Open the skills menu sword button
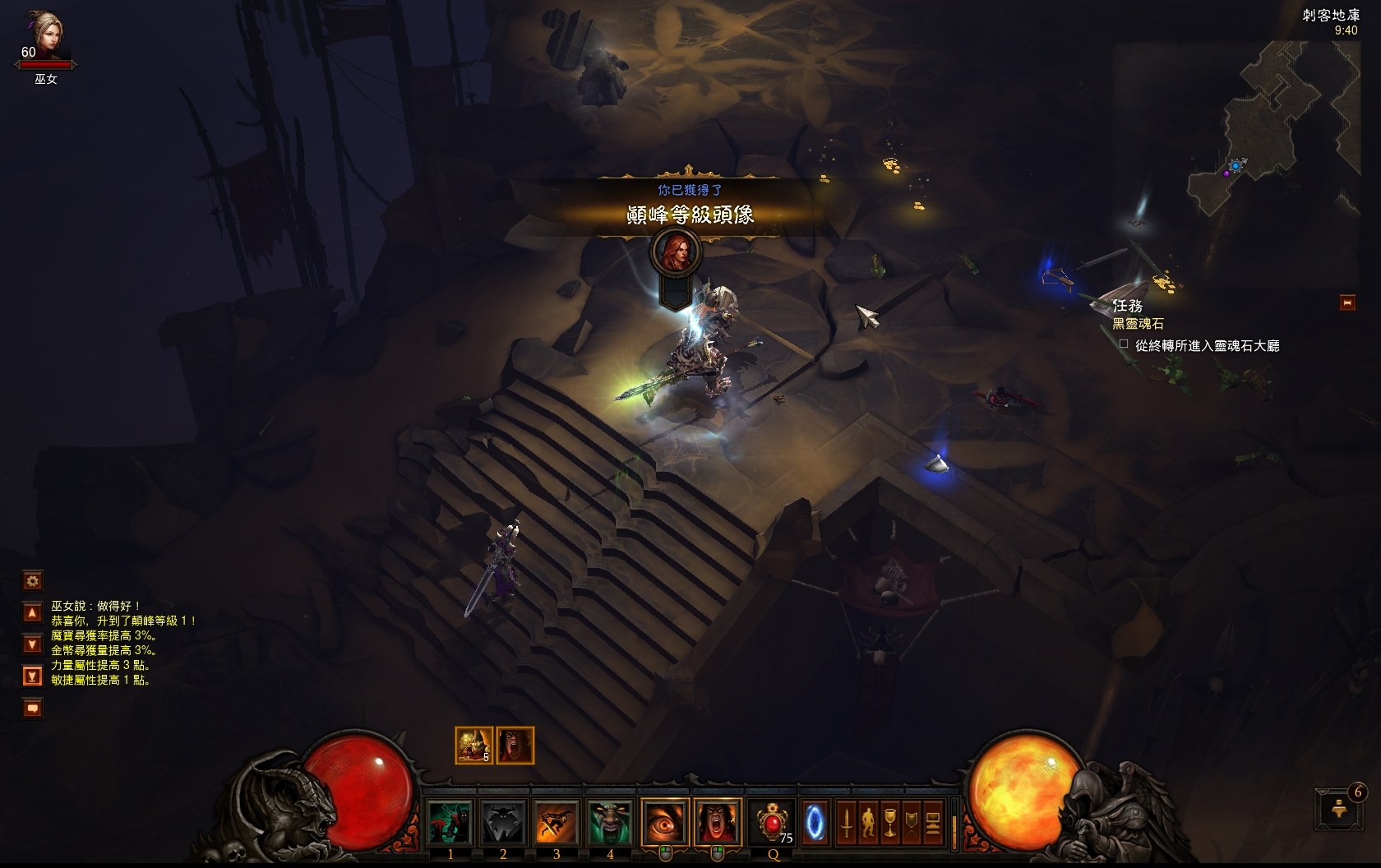The width and height of the screenshot is (1381, 868). pyautogui.click(x=847, y=822)
